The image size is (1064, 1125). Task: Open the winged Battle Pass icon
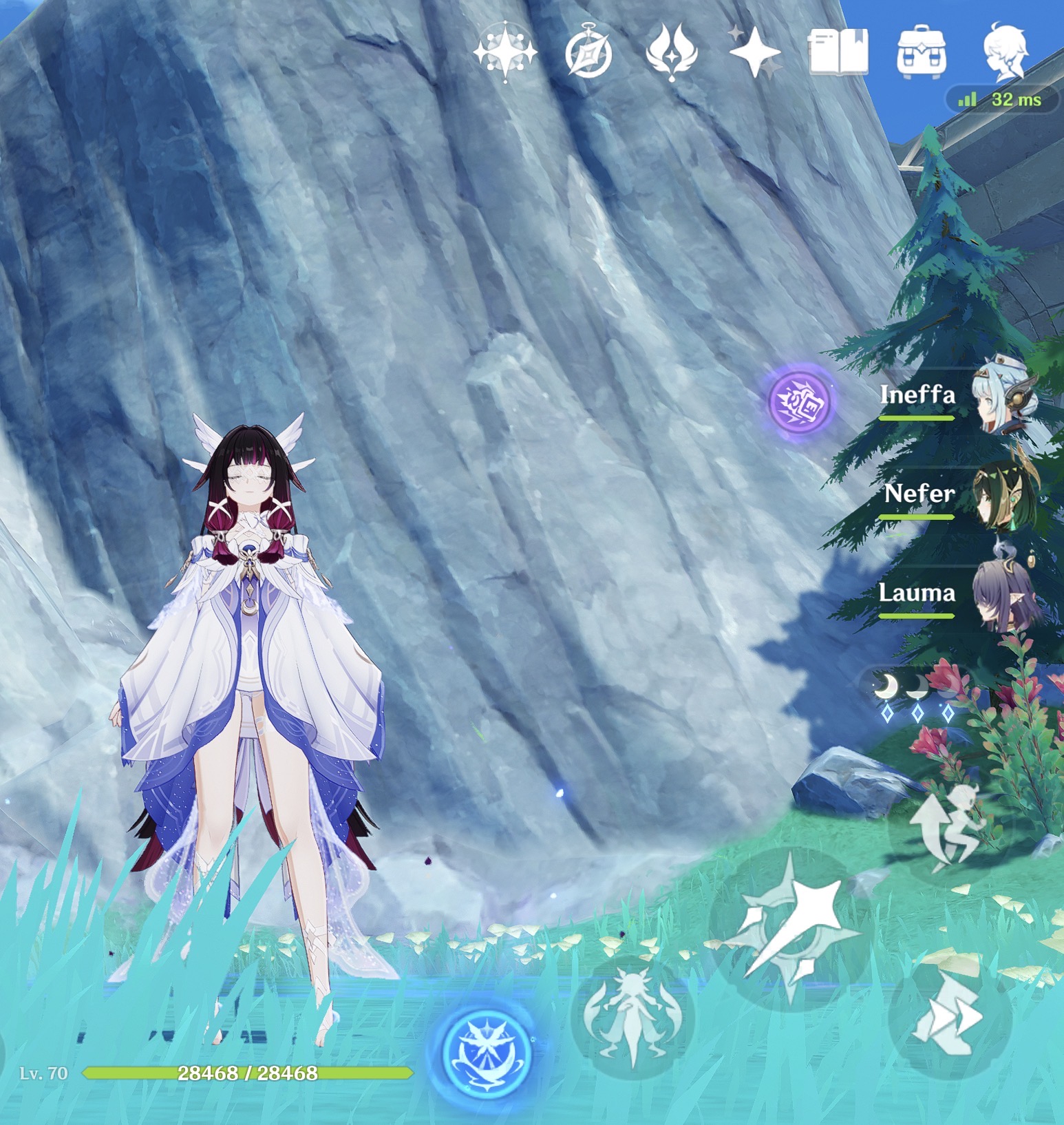pos(672,52)
